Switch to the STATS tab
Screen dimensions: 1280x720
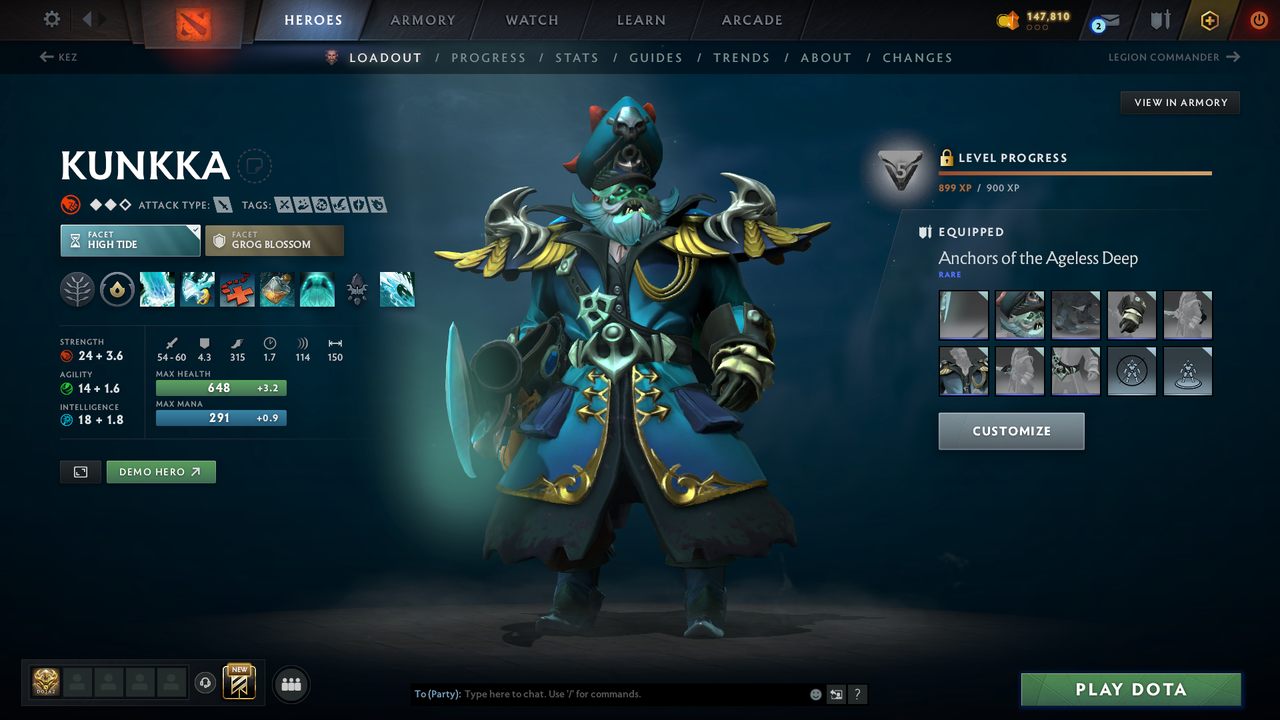(x=577, y=57)
